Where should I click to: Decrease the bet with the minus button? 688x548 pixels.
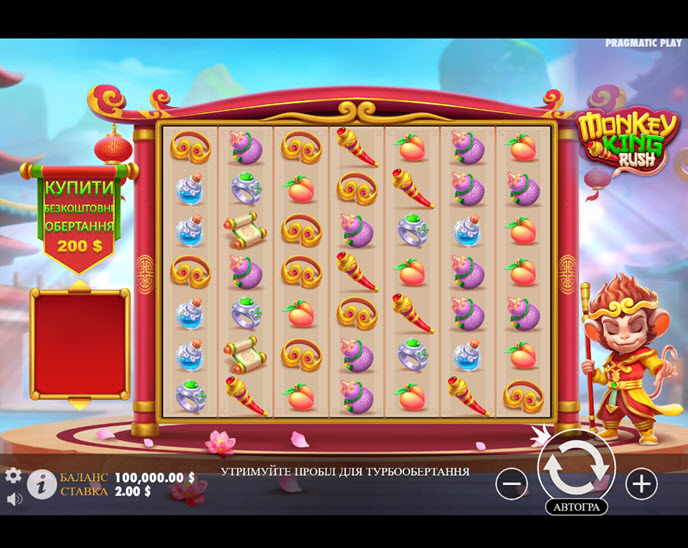(511, 484)
